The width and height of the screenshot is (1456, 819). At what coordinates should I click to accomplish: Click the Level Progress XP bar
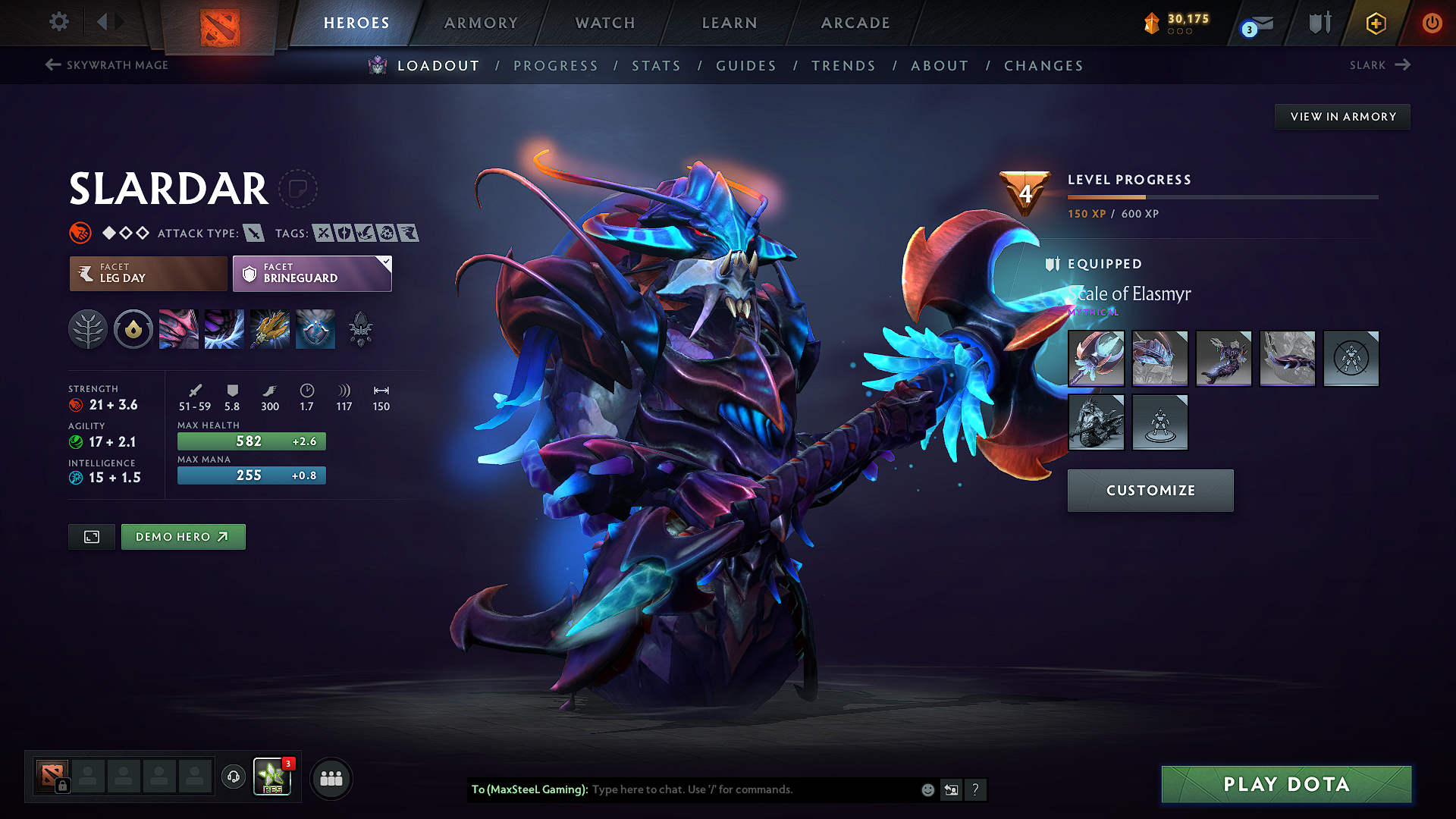click(x=1224, y=197)
